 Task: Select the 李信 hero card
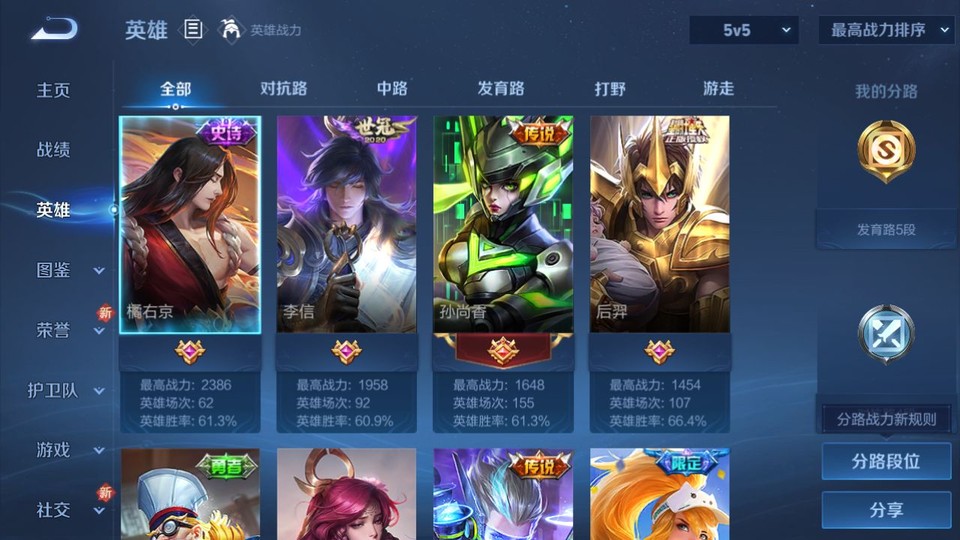(x=346, y=225)
